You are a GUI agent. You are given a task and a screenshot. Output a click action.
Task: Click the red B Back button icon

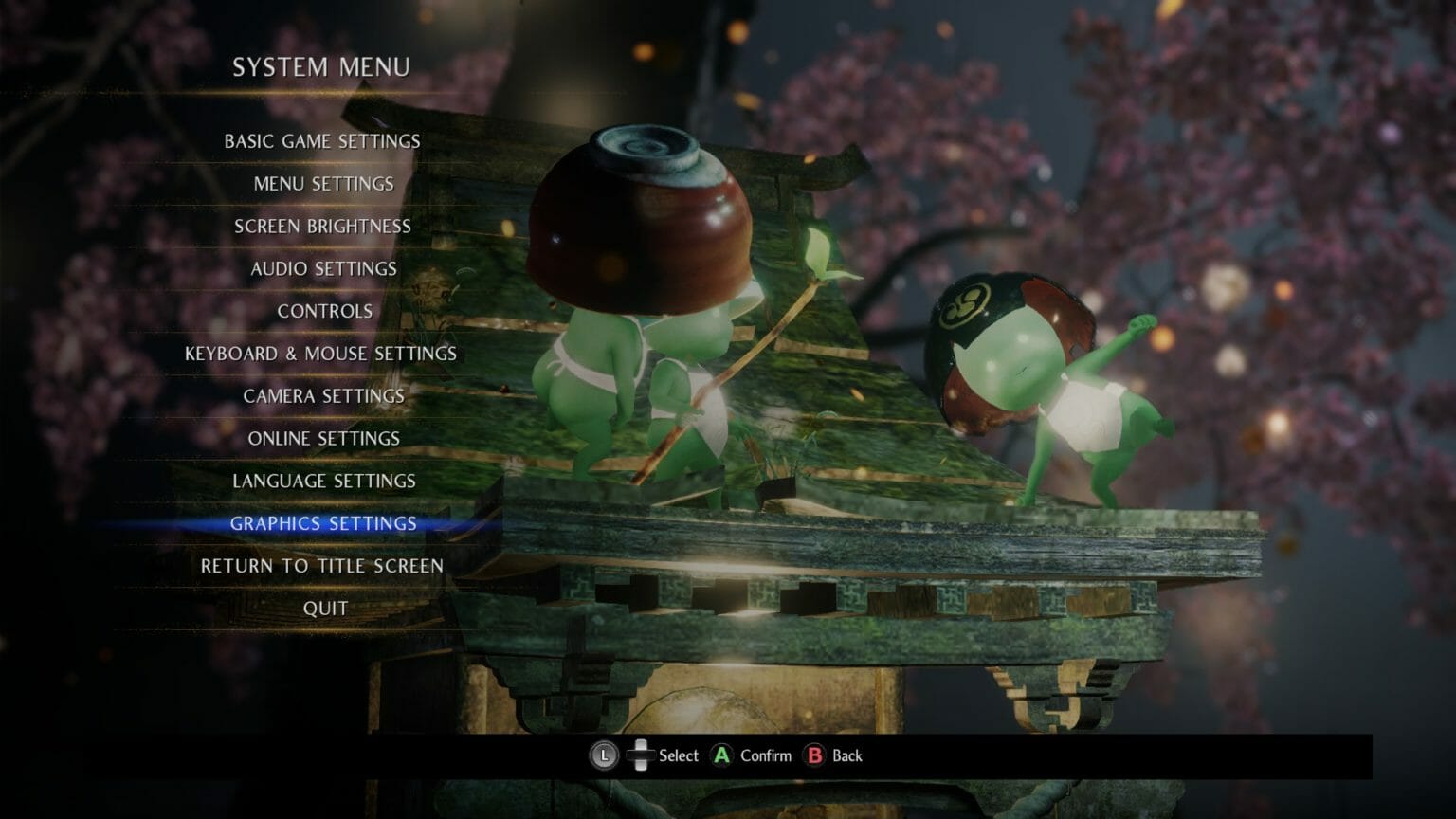pyautogui.click(x=813, y=755)
